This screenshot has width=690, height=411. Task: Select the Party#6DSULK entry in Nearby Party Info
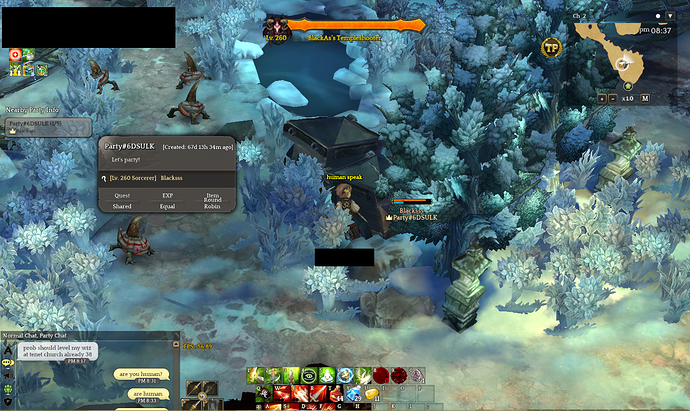click(x=48, y=127)
